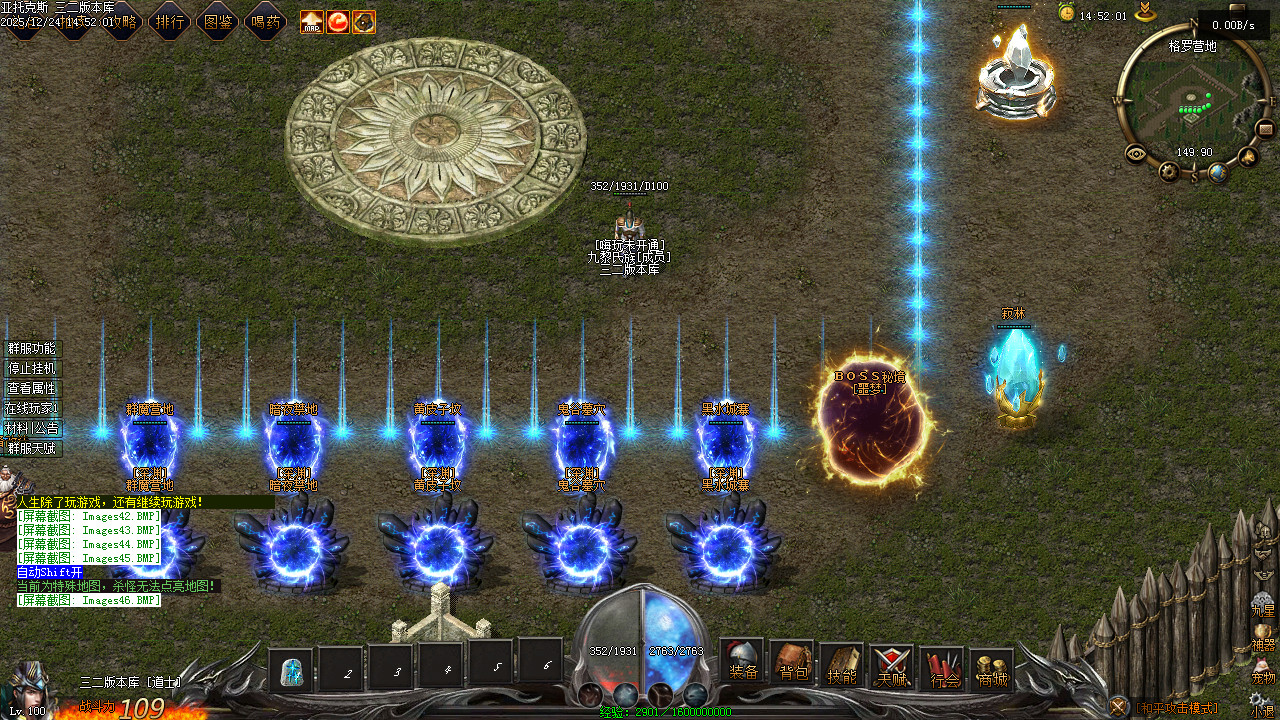Open the 装备 equipment panel
This screenshot has height=720, width=1280.
pos(742,663)
